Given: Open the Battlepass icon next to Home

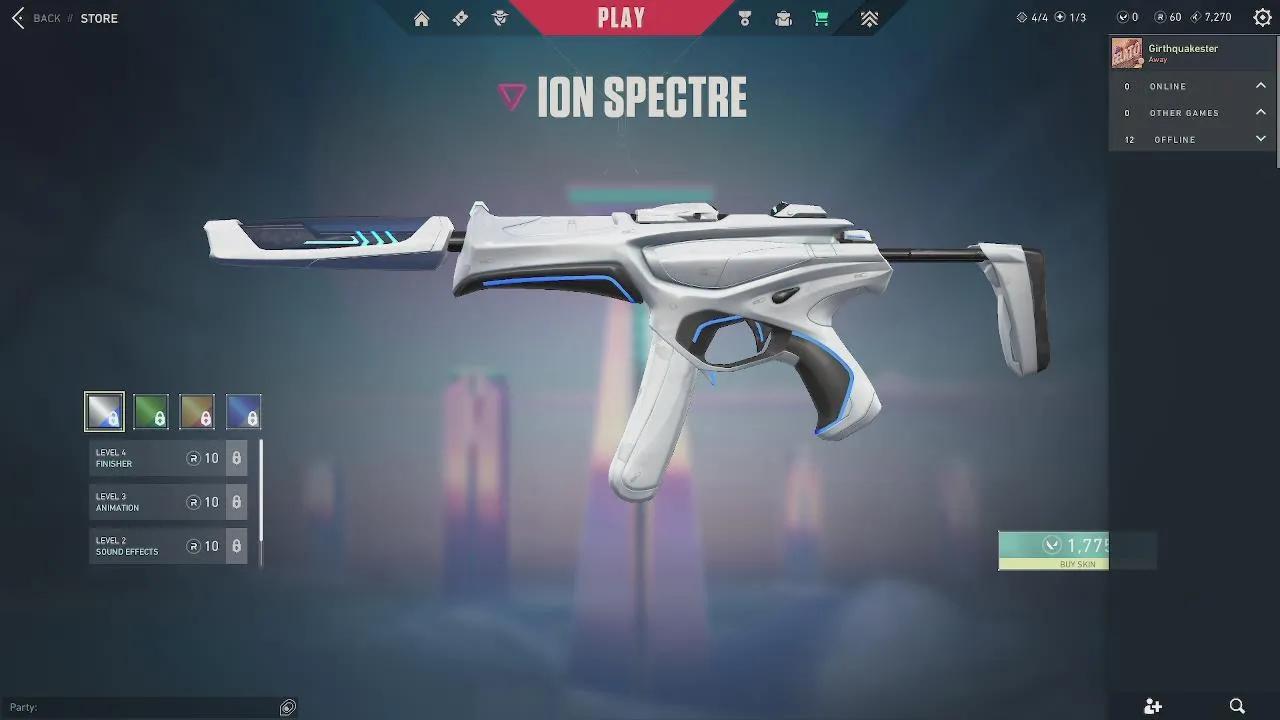Looking at the screenshot, I should 459,17.
